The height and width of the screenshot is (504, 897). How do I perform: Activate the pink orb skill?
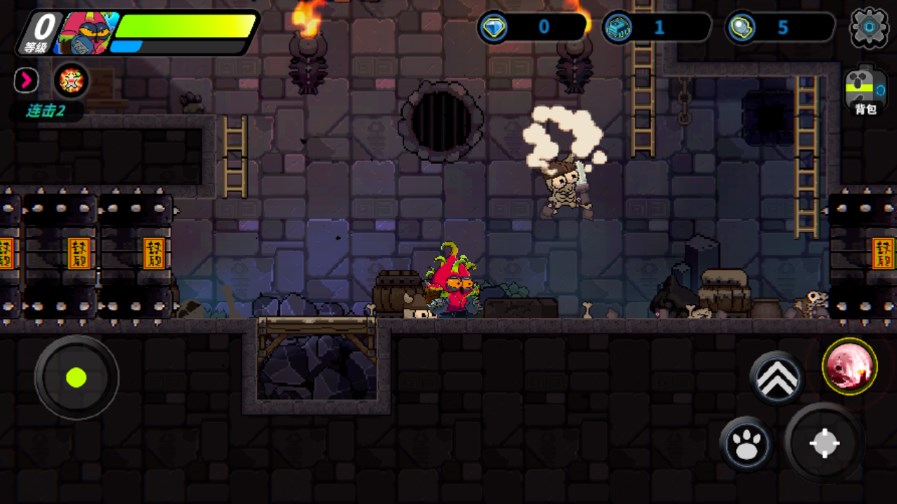(x=850, y=366)
